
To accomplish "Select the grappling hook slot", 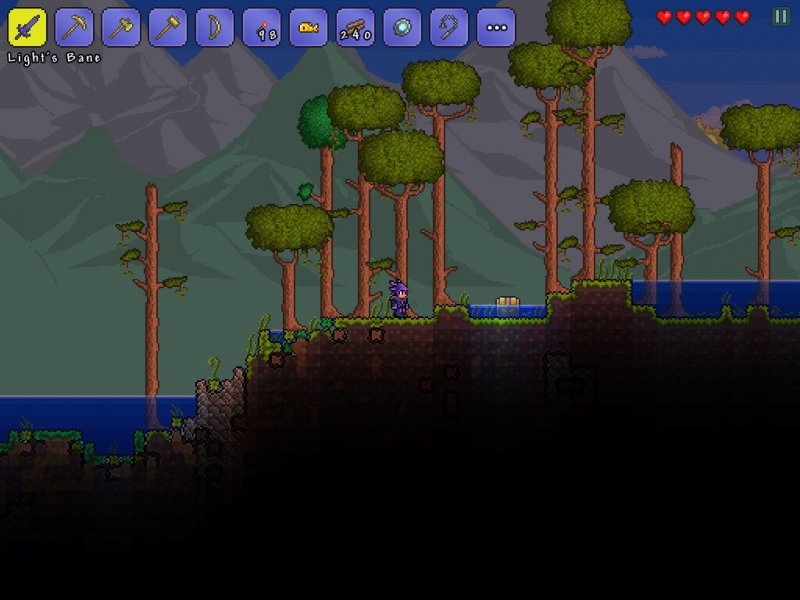I will (449, 27).
